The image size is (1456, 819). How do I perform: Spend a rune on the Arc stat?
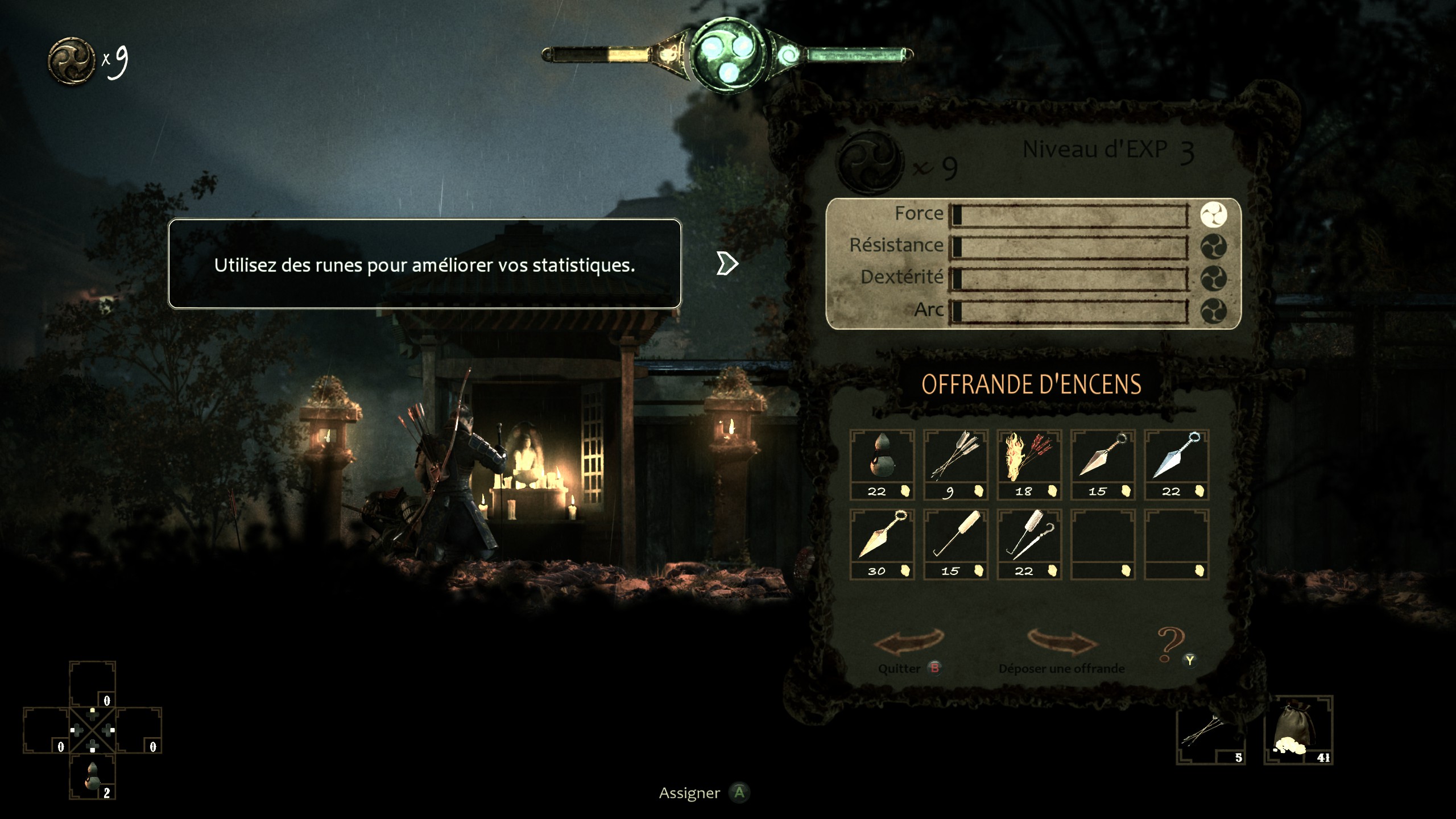(x=1213, y=311)
